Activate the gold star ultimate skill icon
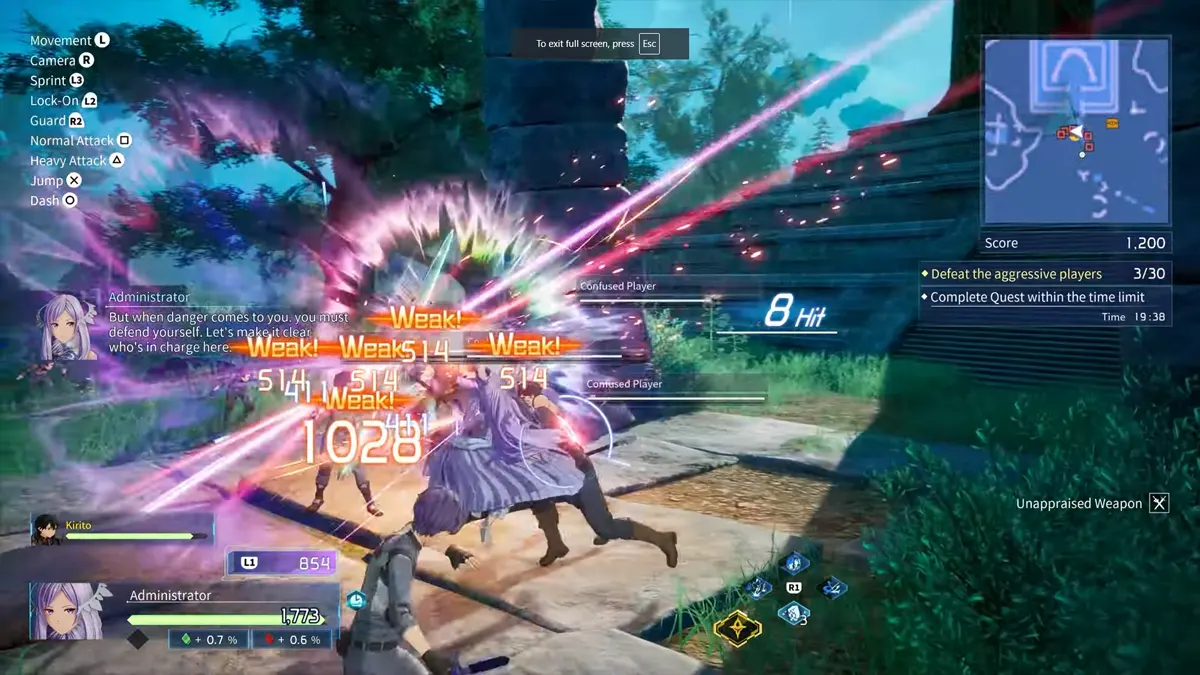This screenshot has width=1200, height=675. pyautogui.click(x=737, y=627)
